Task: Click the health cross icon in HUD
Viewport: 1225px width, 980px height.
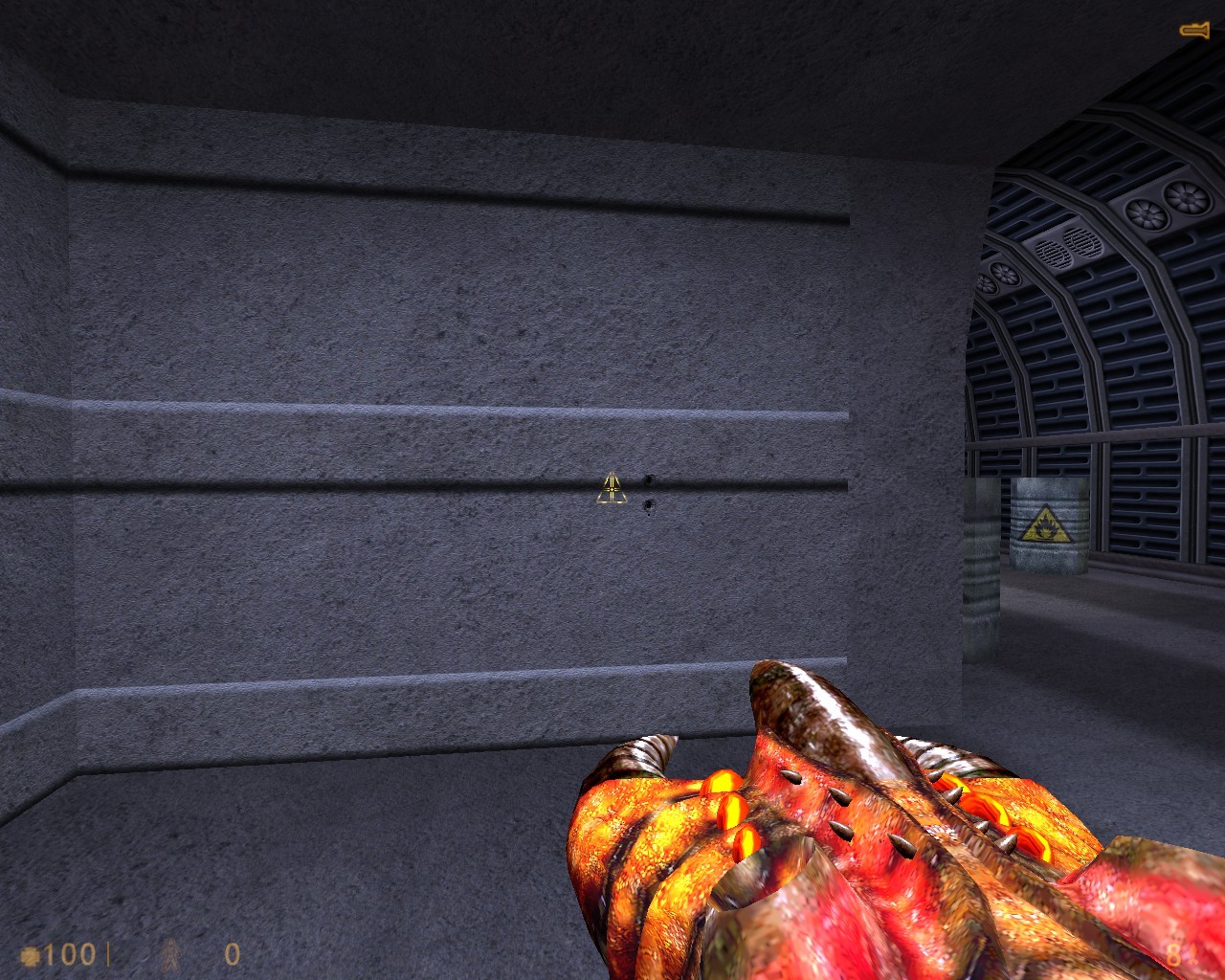Action: (32, 953)
